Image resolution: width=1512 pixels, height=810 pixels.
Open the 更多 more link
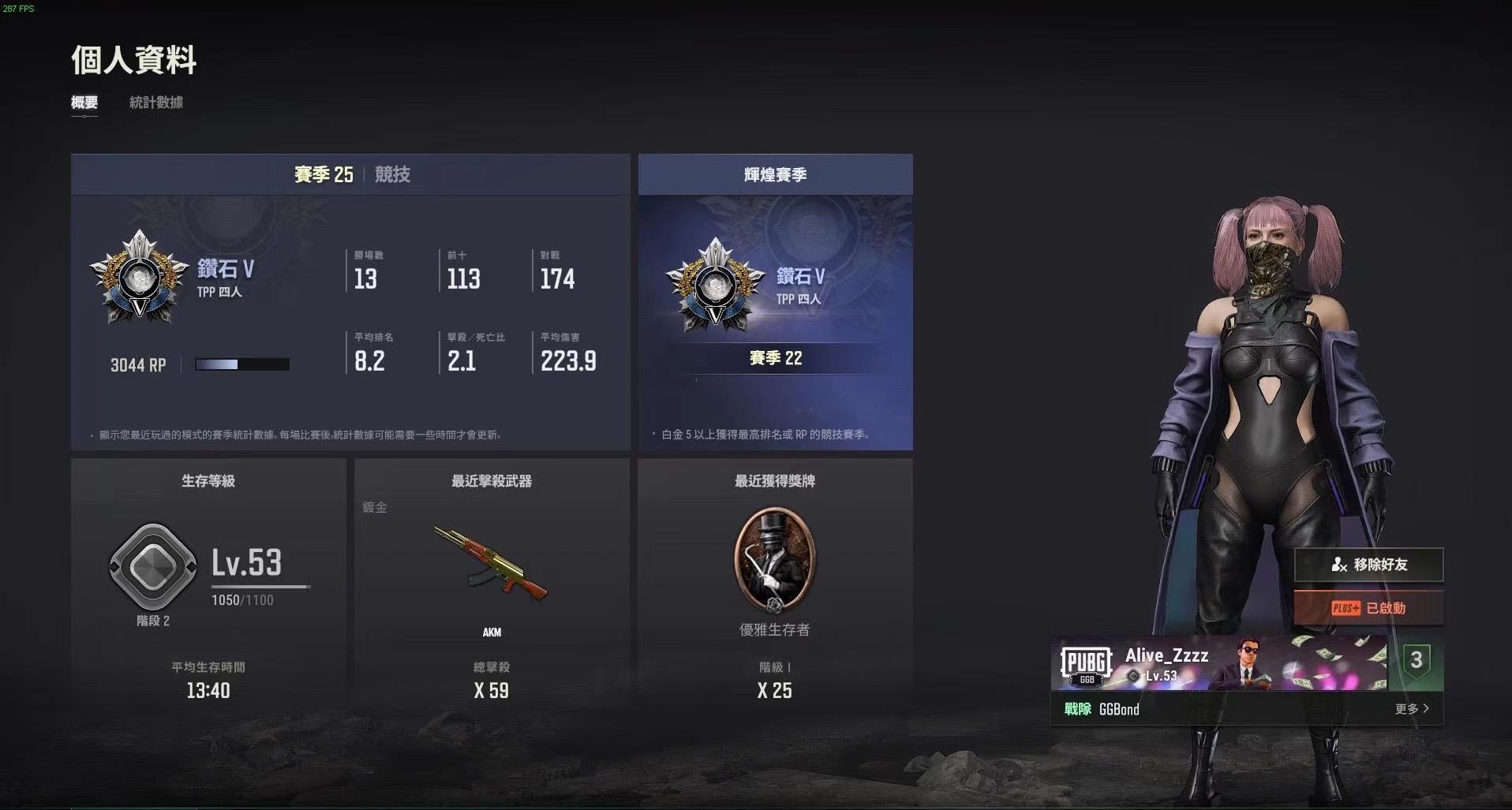(1411, 709)
